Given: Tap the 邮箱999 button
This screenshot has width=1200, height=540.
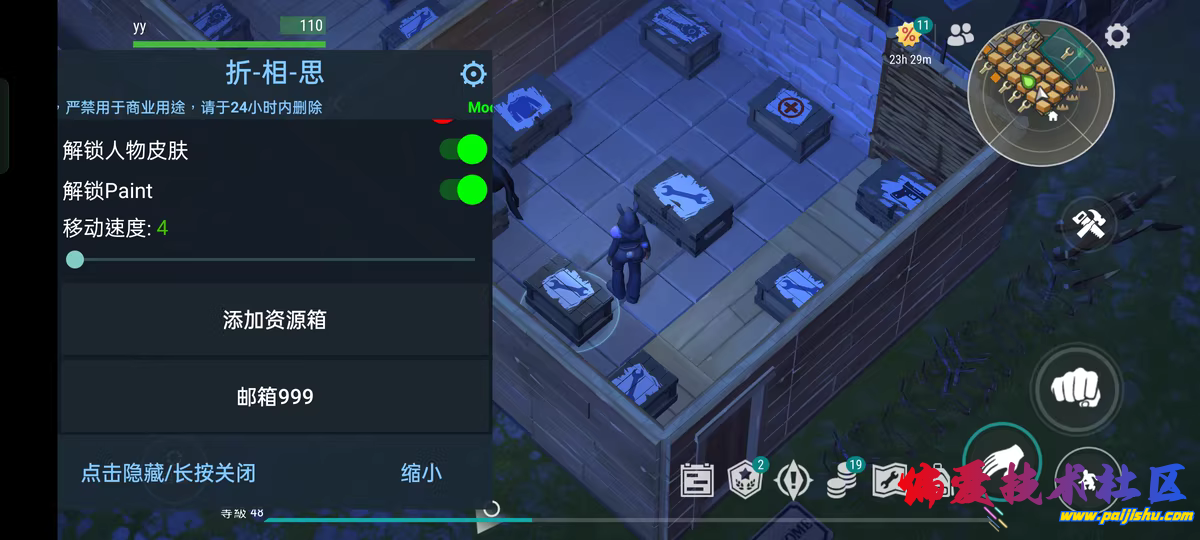Looking at the screenshot, I should click(x=275, y=397).
